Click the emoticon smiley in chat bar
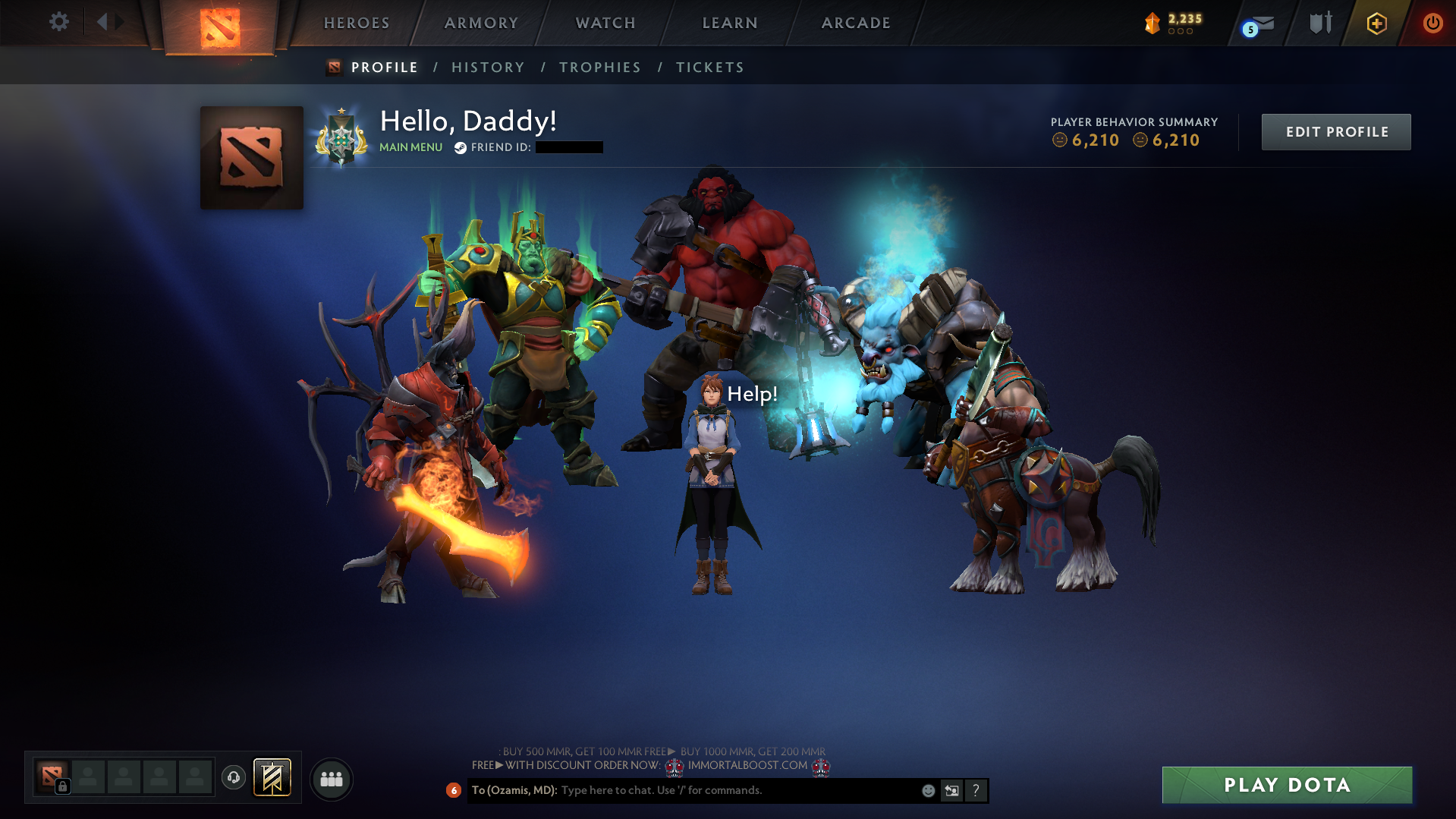The image size is (1456, 819). pyautogui.click(x=929, y=790)
